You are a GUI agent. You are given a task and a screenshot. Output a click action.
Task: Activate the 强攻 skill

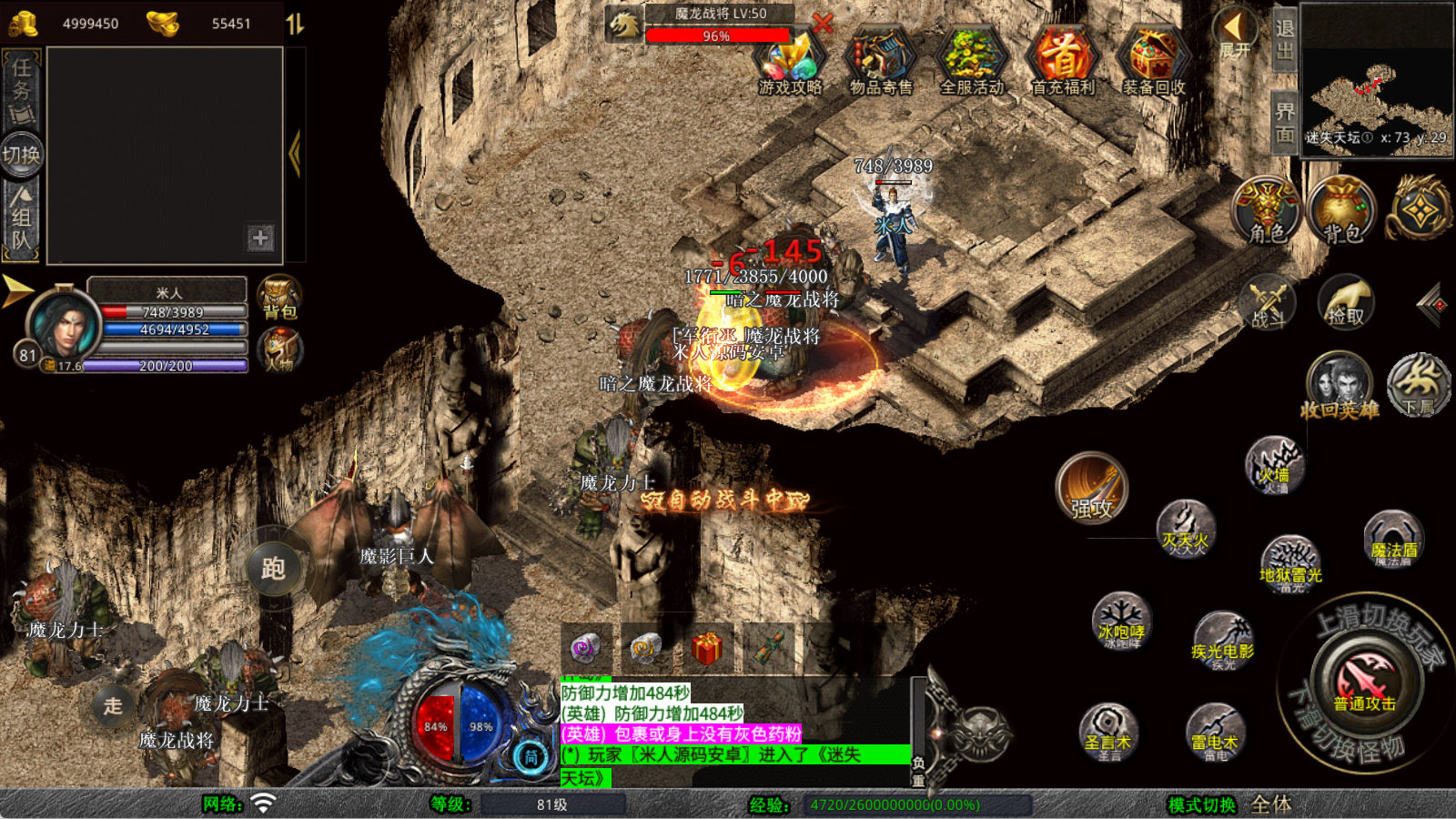(x=1092, y=489)
